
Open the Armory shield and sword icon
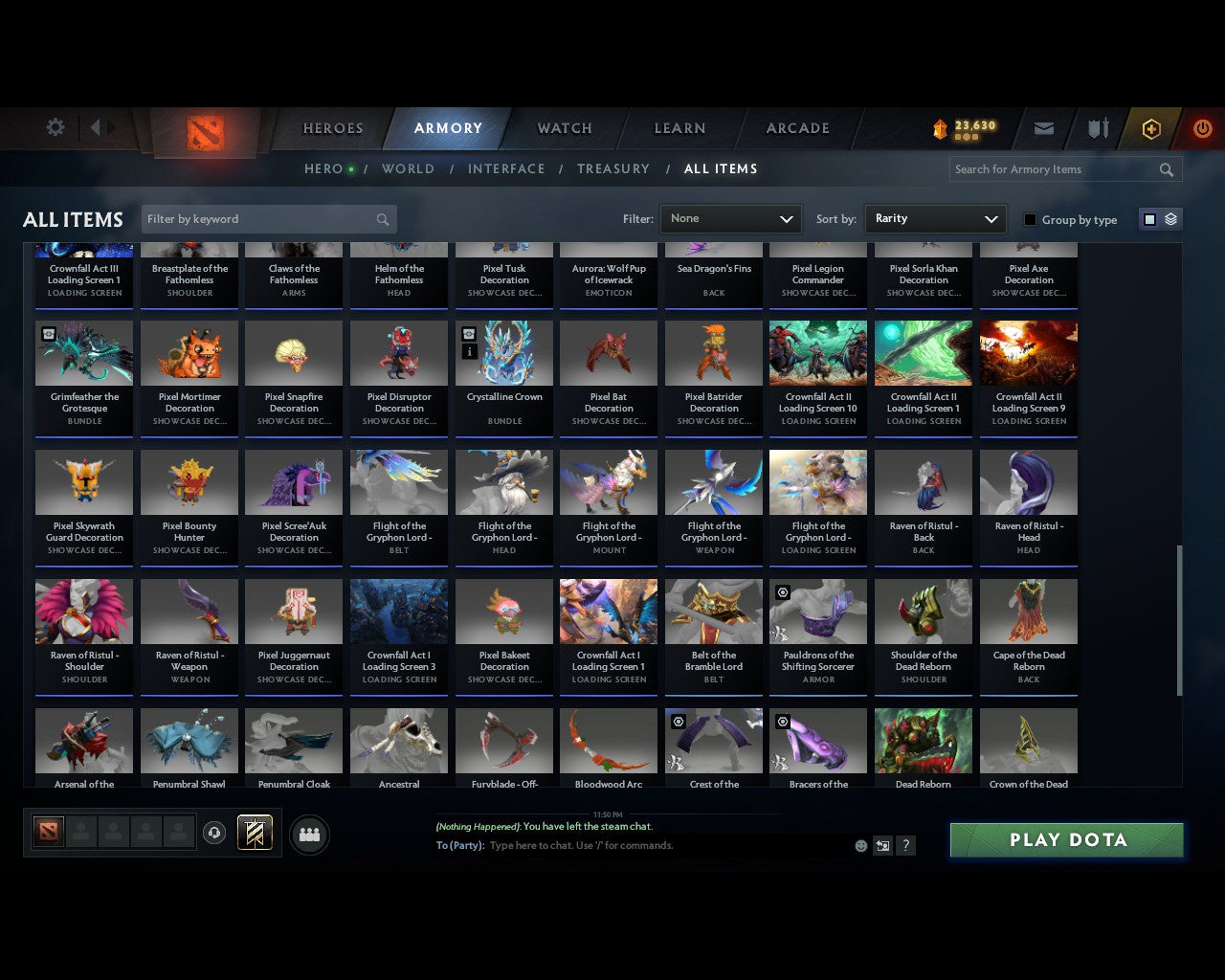tap(1097, 128)
